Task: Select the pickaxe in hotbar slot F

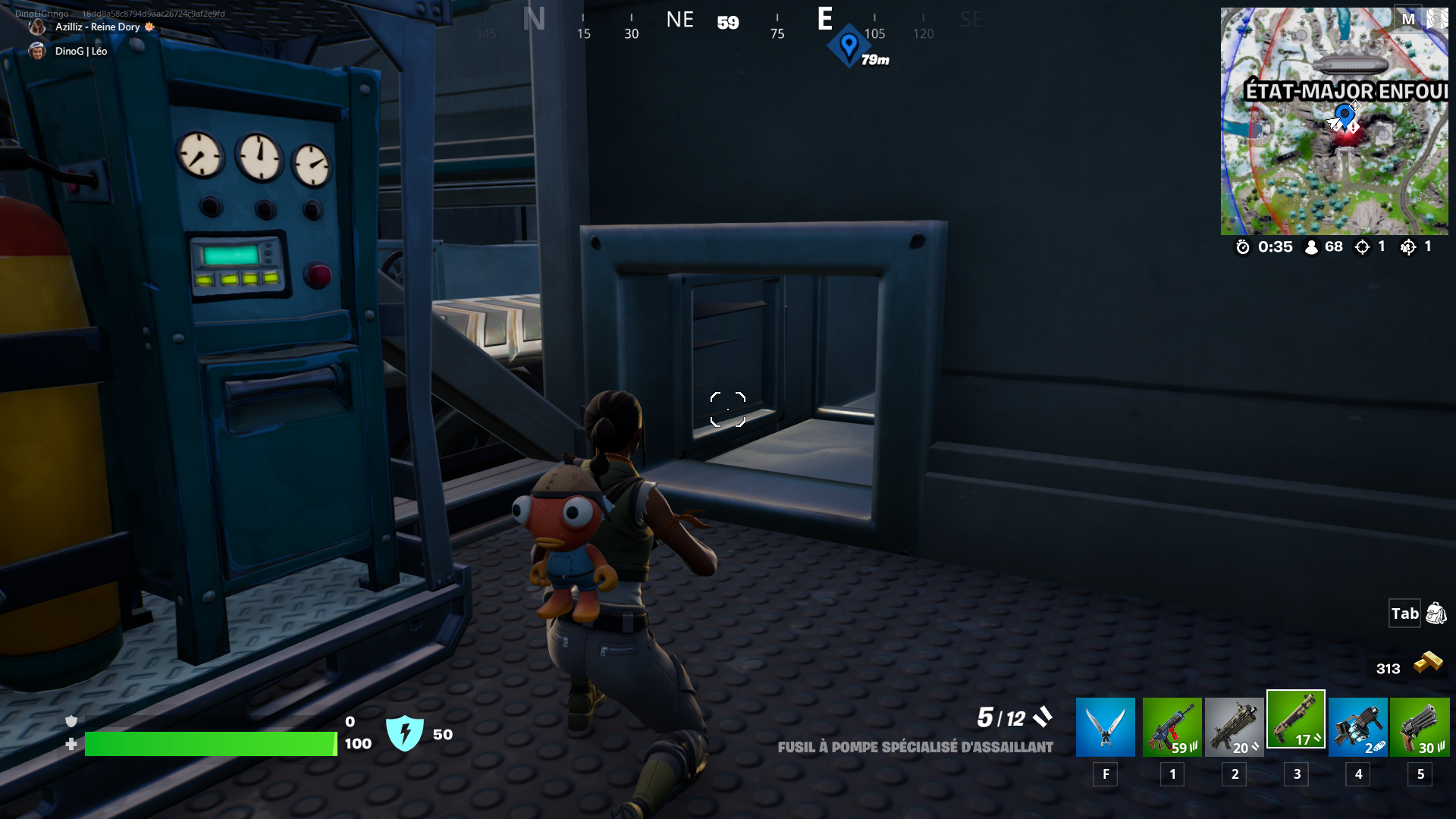Action: [1105, 726]
